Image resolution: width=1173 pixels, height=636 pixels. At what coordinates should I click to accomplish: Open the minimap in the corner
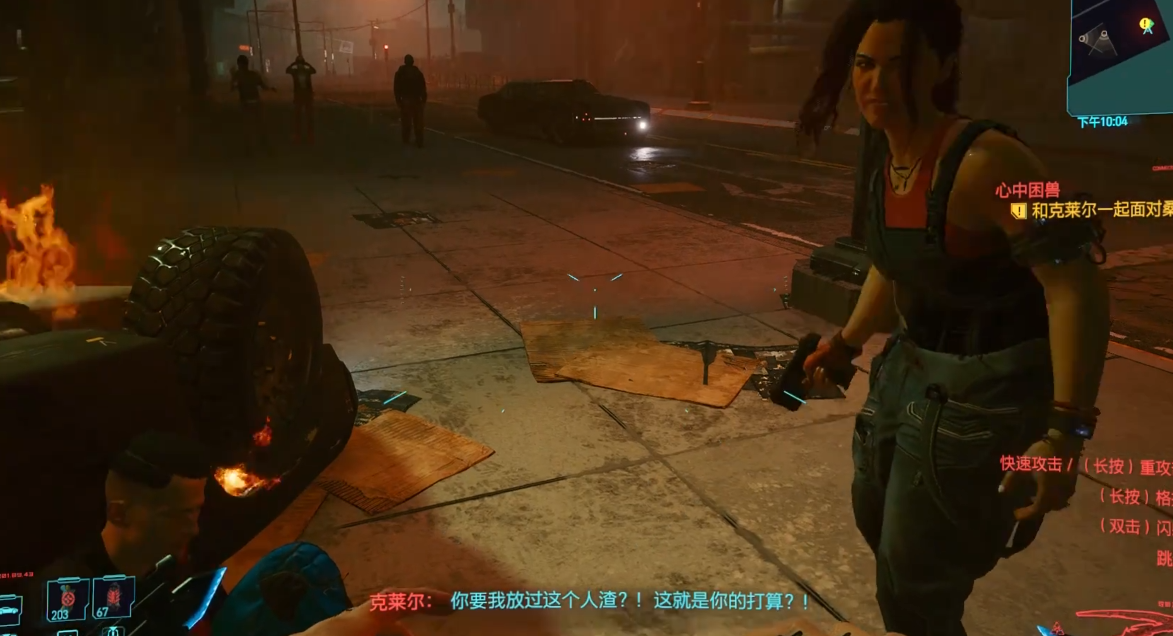tap(1120, 55)
